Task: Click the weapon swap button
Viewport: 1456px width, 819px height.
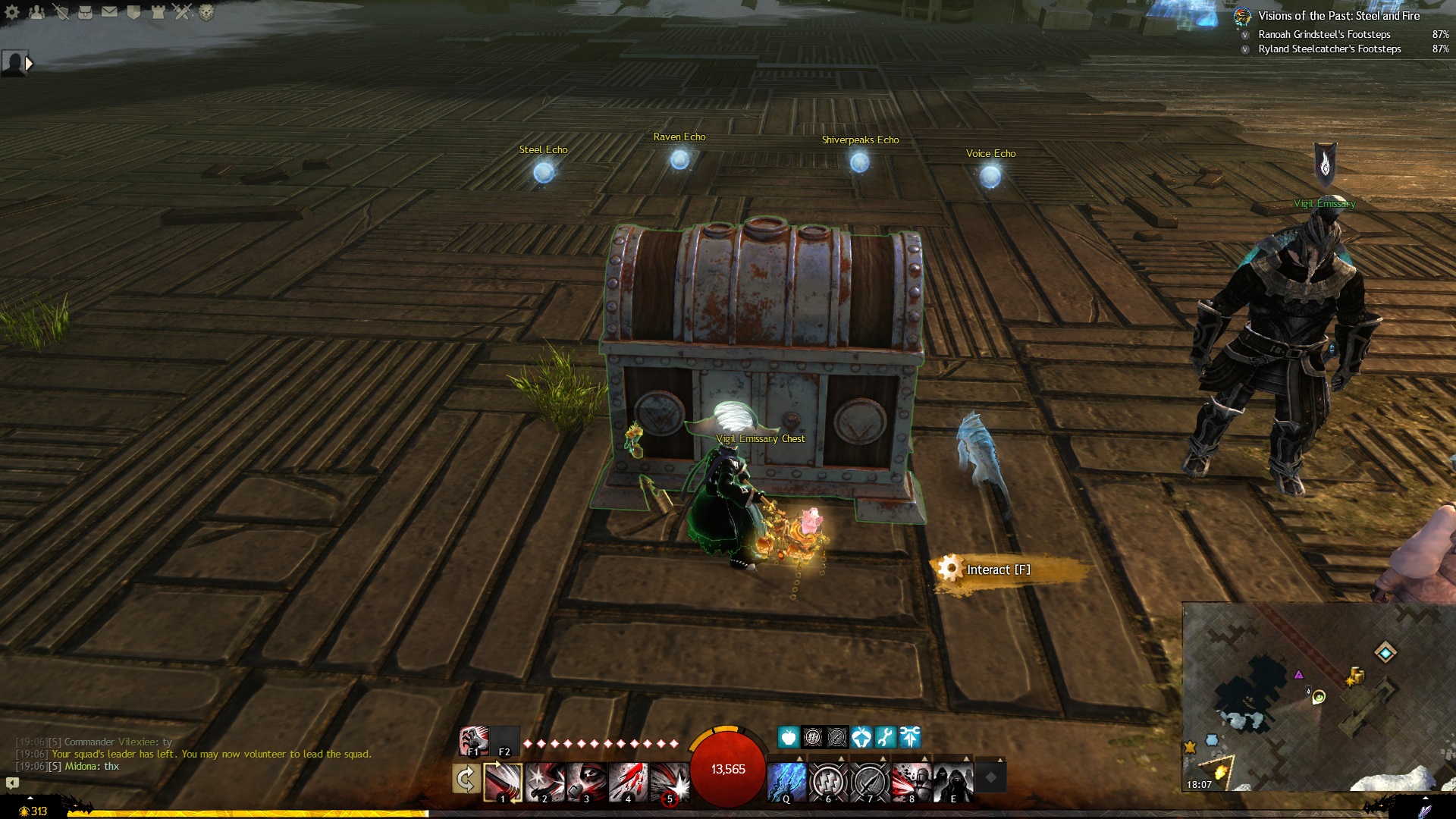Action: click(x=466, y=779)
